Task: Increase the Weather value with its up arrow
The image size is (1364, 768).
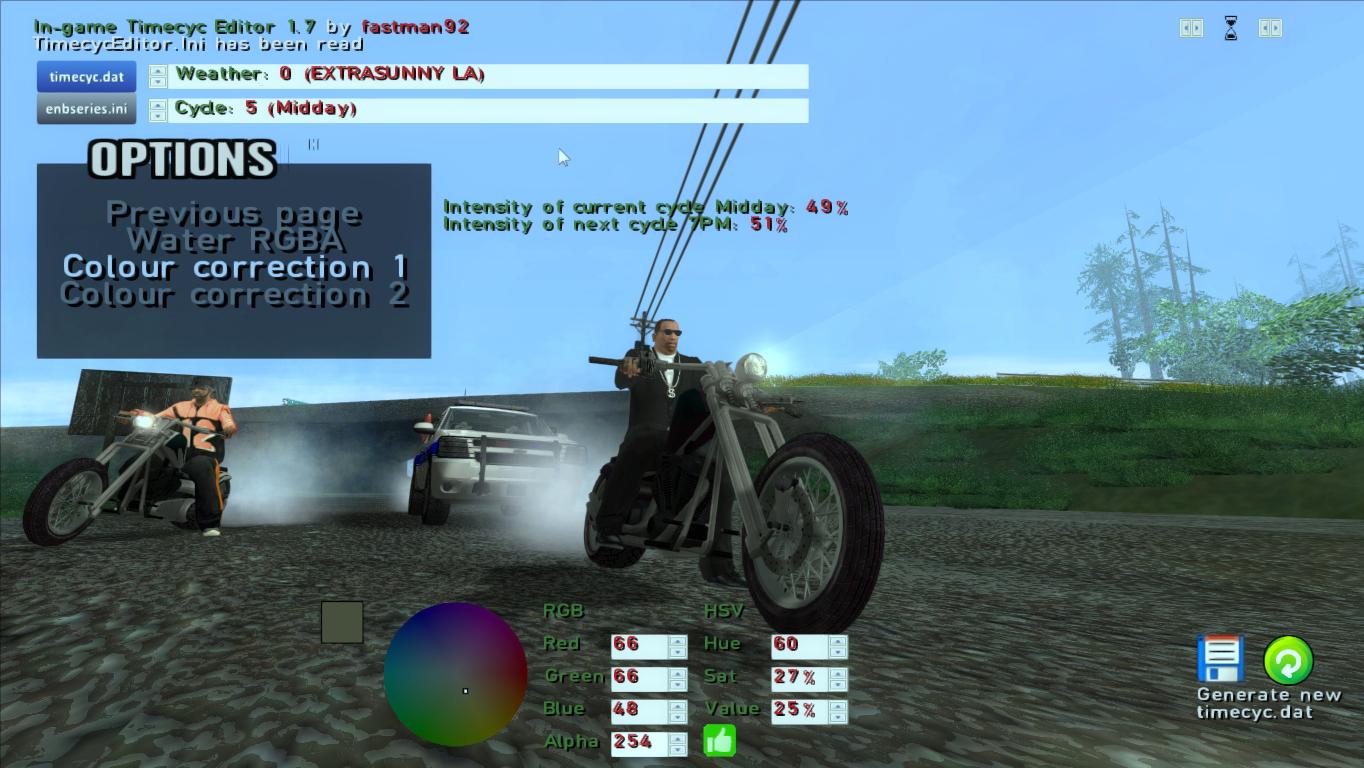Action: [x=158, y=70]
